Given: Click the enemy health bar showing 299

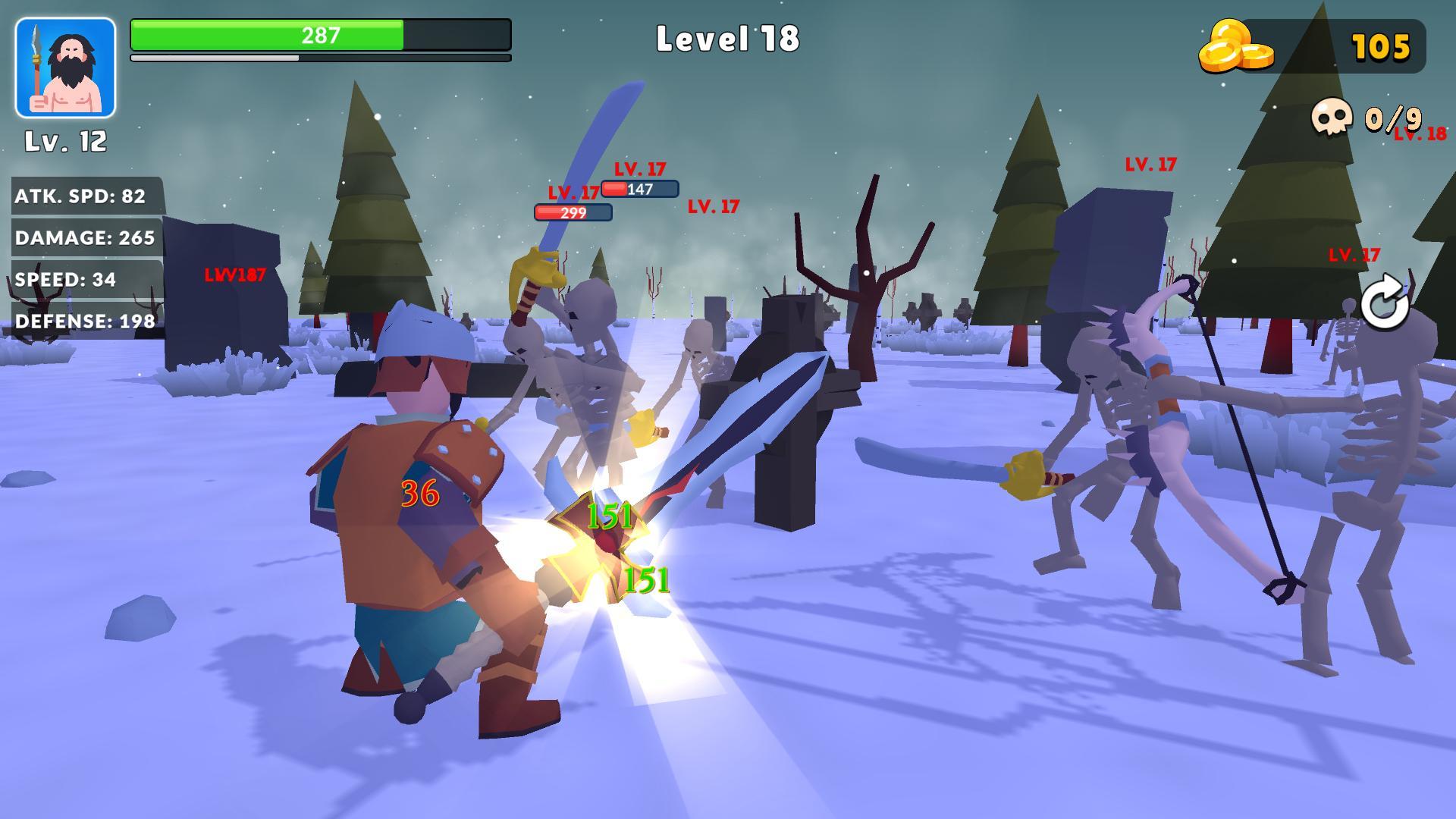Looking at the screenshot, I should tap(574, 212).
